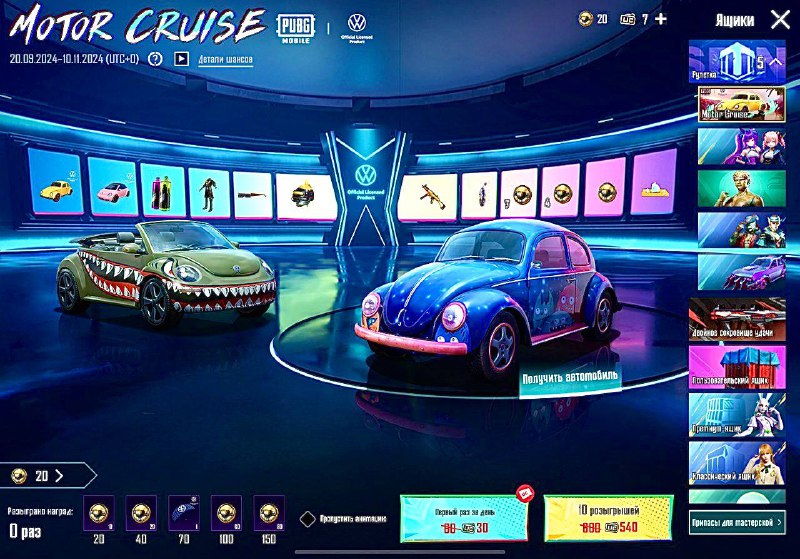Viewport: 800px width, 559px height.
Task: Close the Motor Cruise crate screen
Action: pos(780,19)
